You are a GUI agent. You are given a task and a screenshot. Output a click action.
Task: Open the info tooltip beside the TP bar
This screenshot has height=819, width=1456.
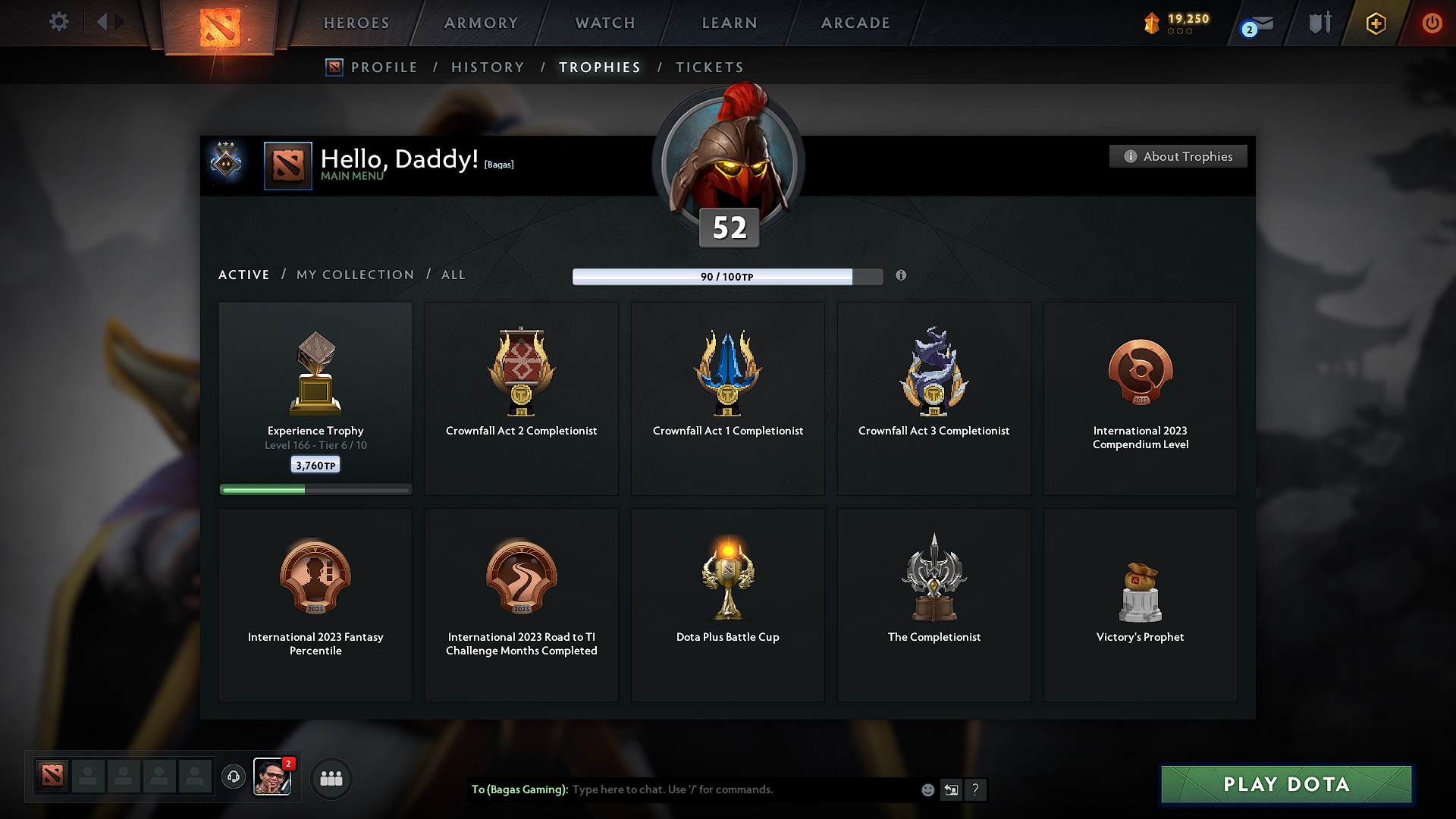pos(902,276)
